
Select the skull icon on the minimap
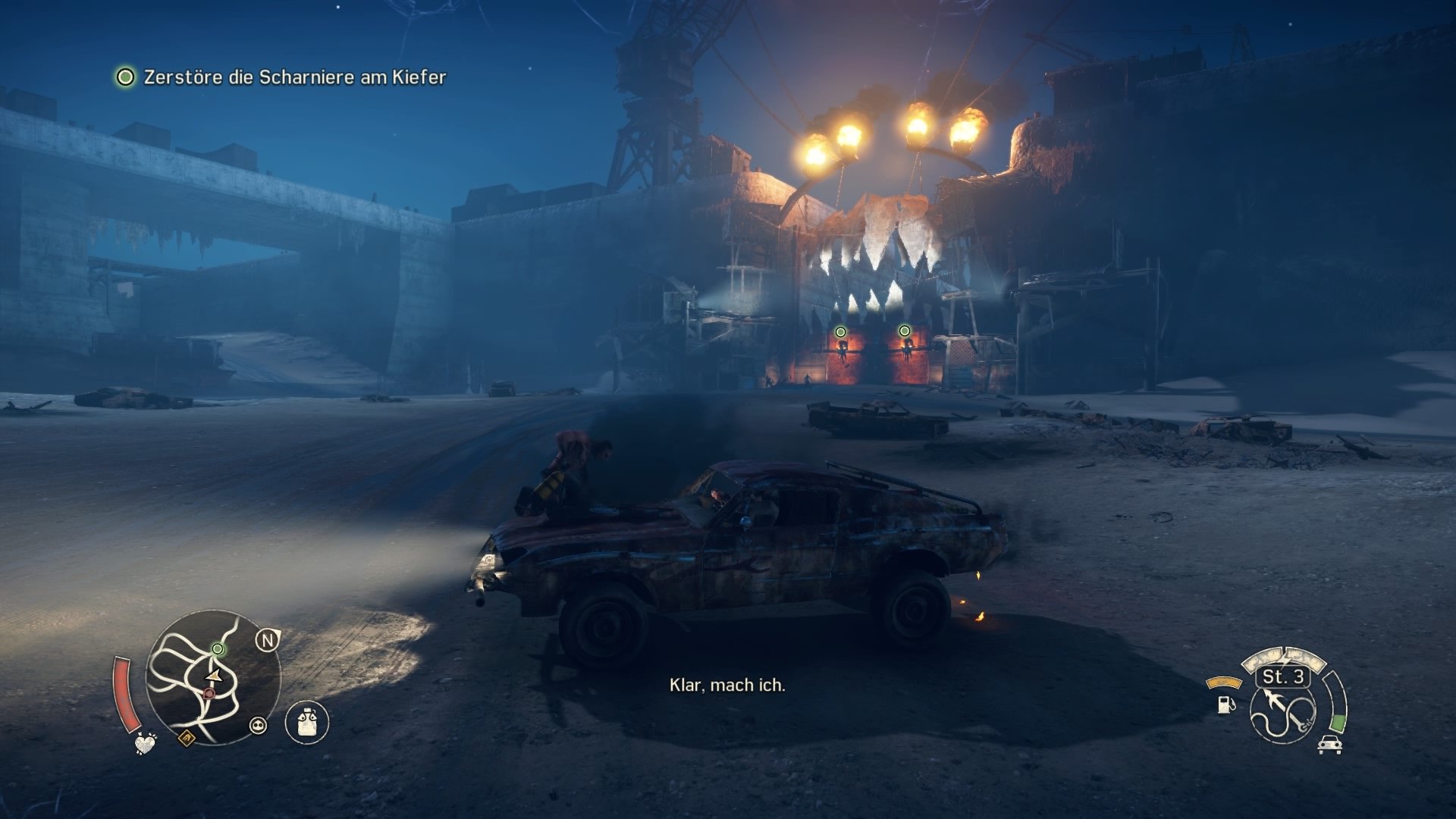(x=259, y=725)
